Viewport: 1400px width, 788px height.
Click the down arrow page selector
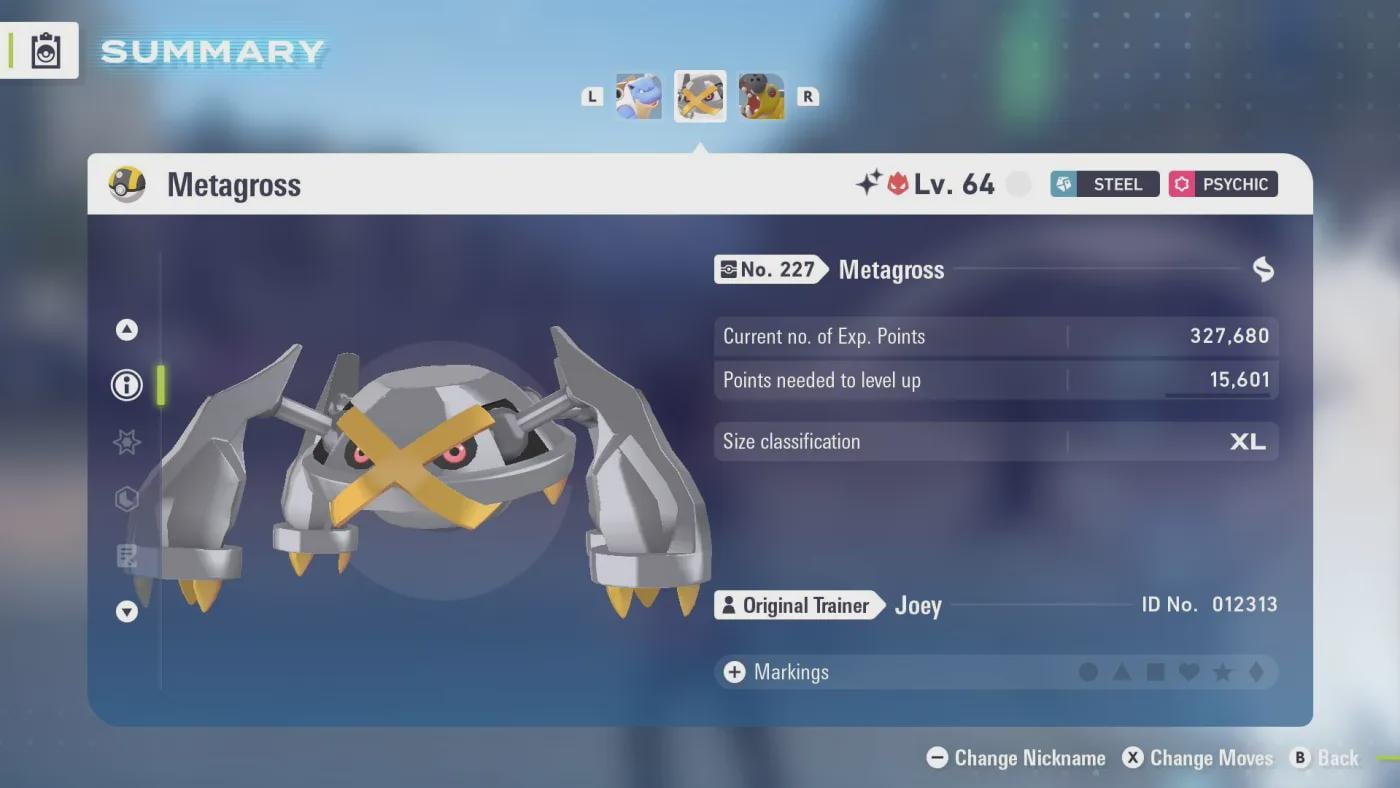pos(127,611)
